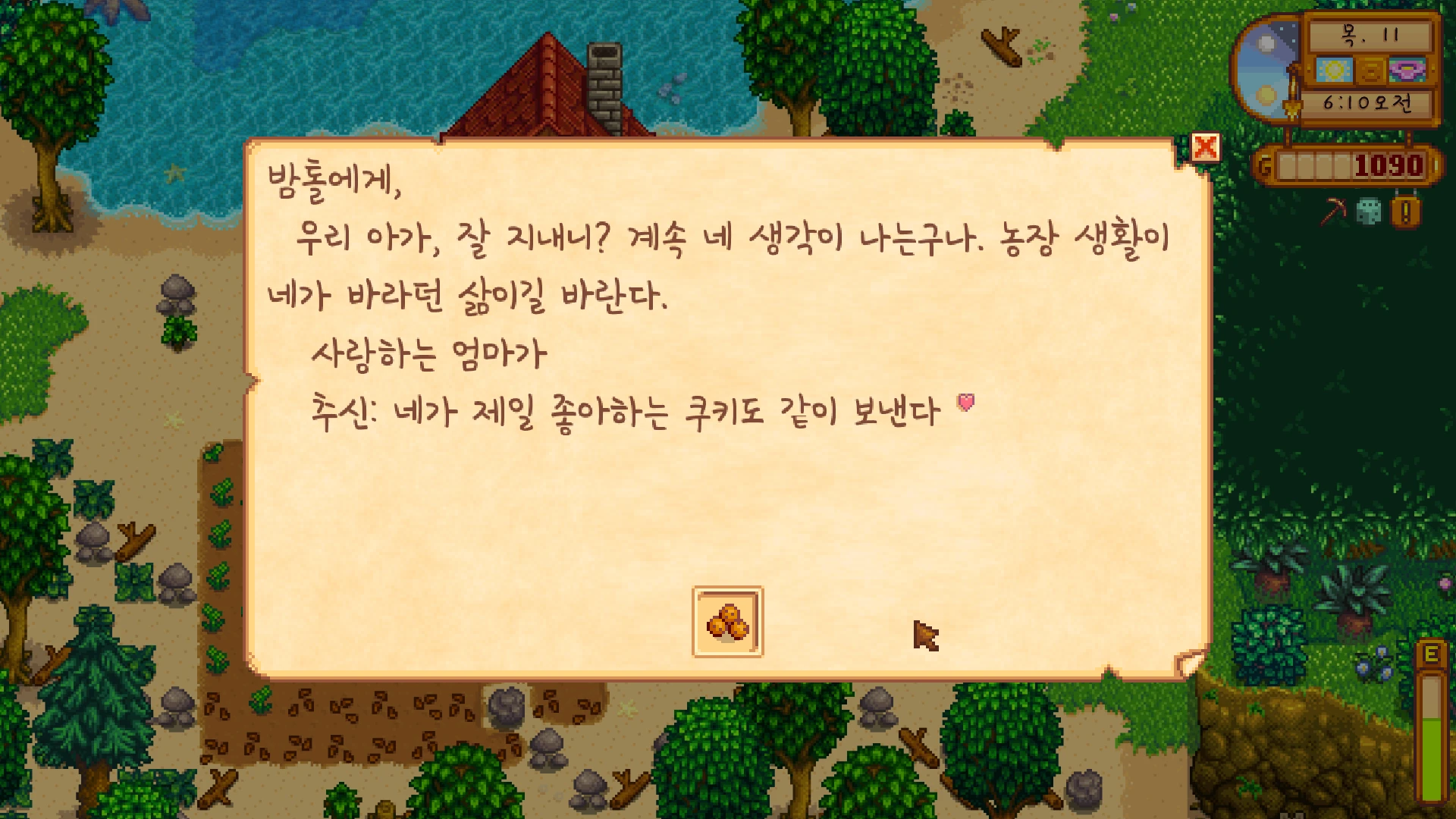Image resolution: width=1456 pixels, height=819 pixels.
Task: Close the letter with the red X
Action: (1205, 147)
